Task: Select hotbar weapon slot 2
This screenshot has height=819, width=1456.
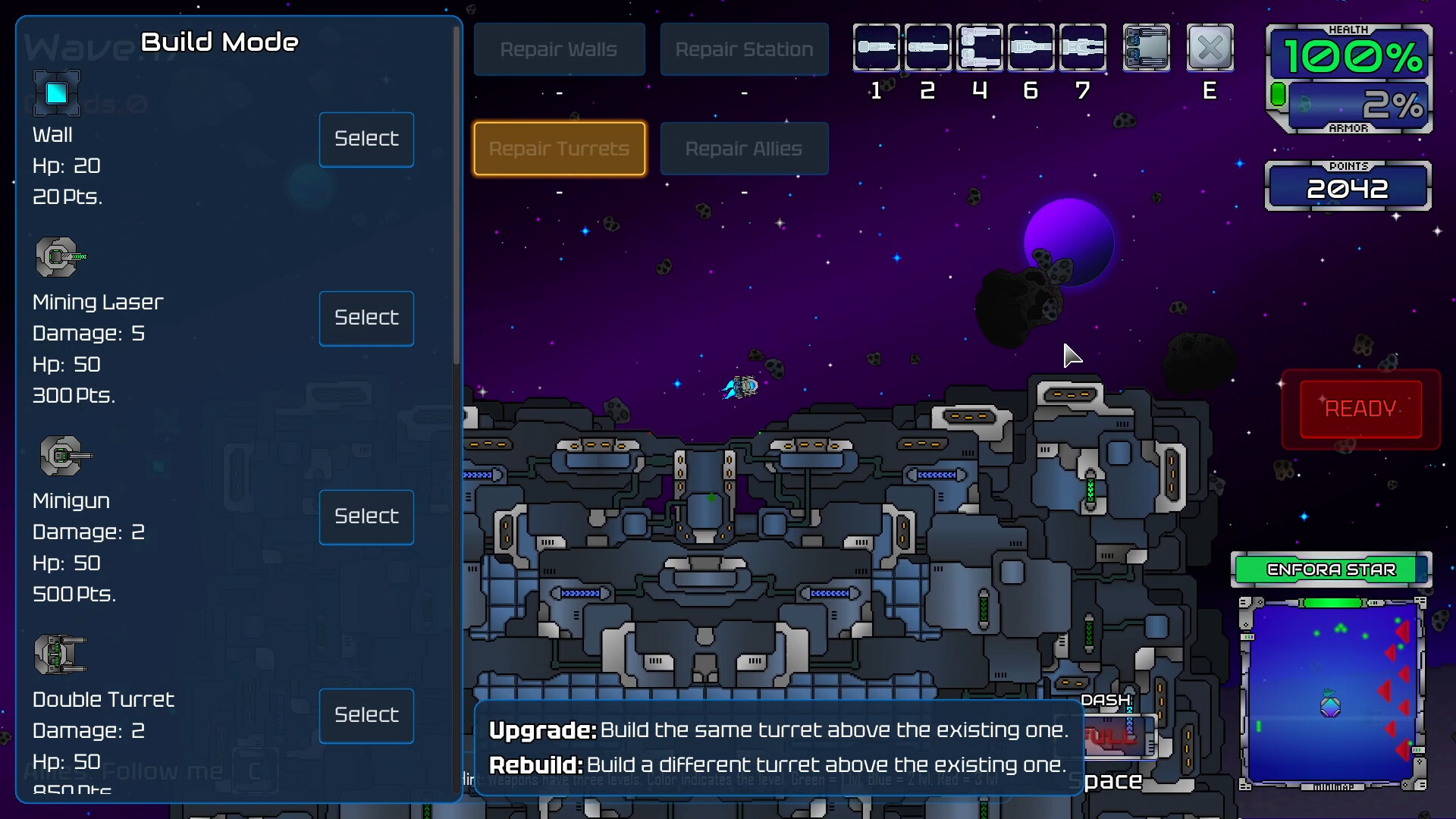Action: click(x=928, y=47)
